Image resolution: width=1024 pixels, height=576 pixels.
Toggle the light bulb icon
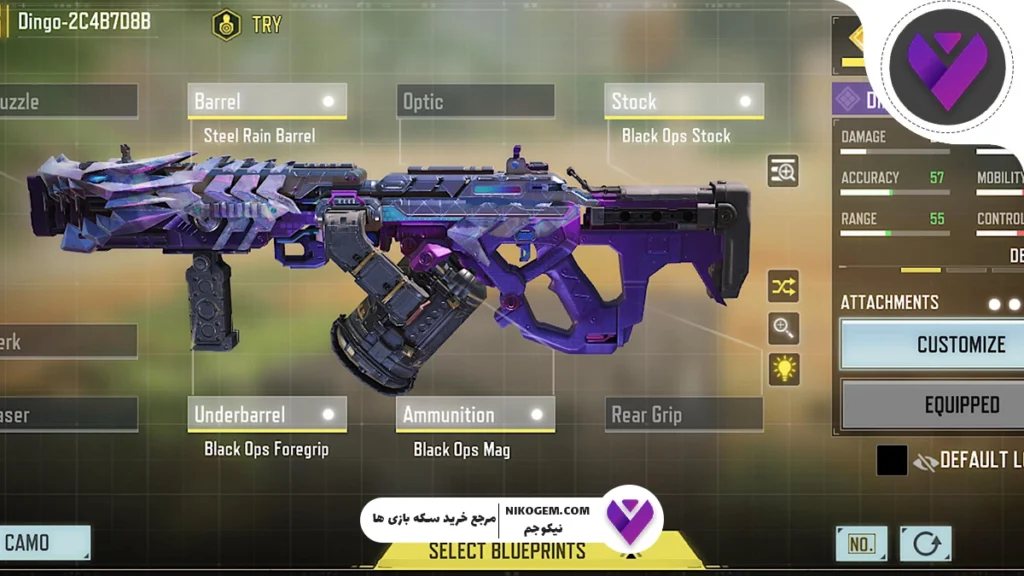[783, 369]
